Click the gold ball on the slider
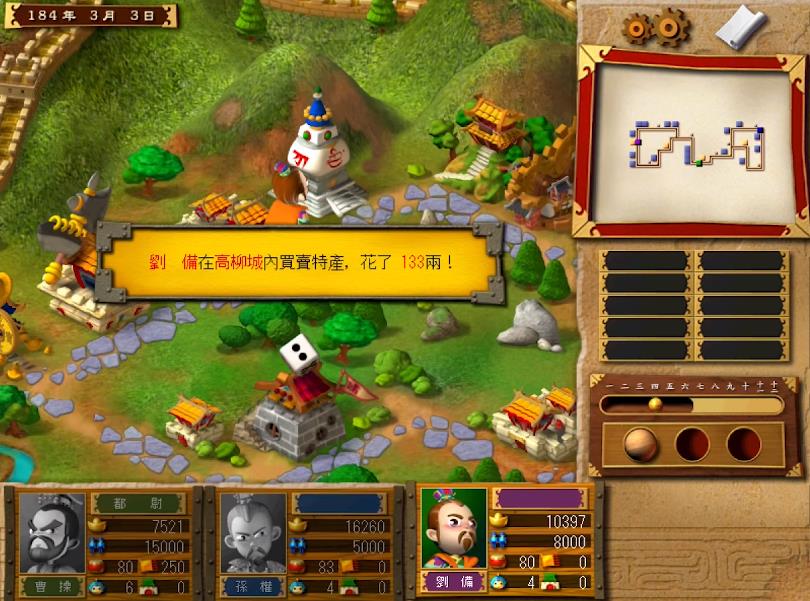 [655, 404]
